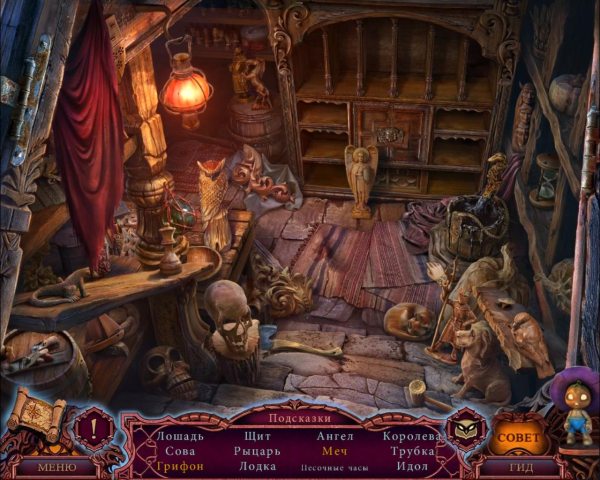Choose the Песочные часы list entry
This screenshot has height=480, width=600.
335,467
